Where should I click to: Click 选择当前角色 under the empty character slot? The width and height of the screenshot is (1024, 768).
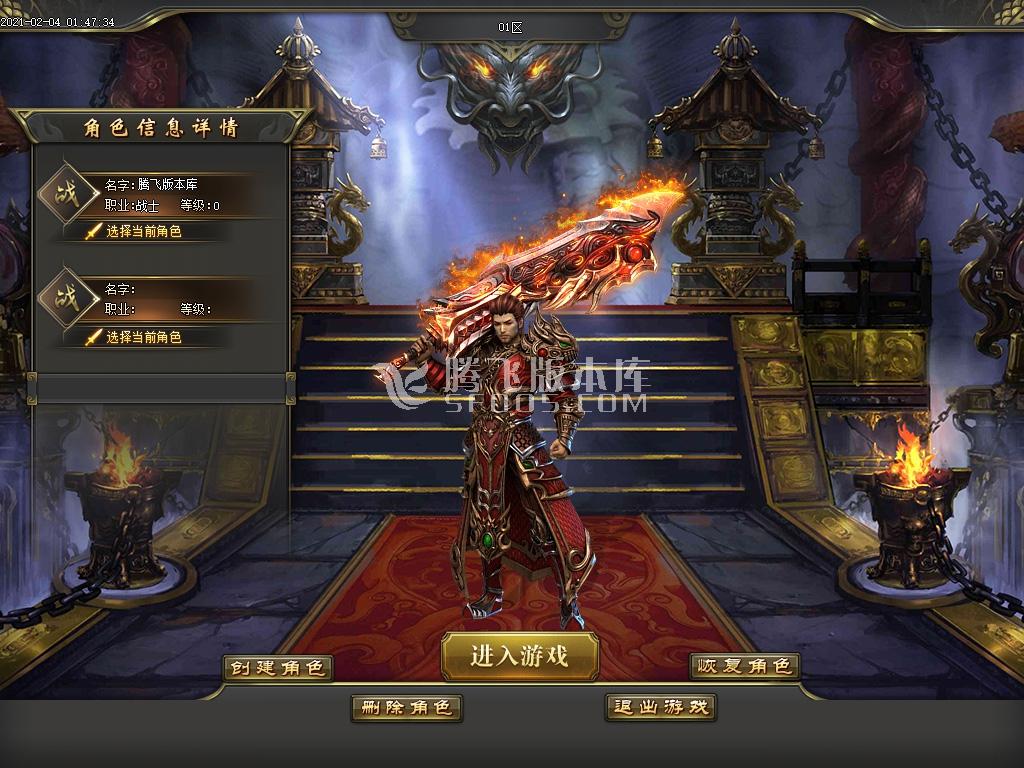143,337
